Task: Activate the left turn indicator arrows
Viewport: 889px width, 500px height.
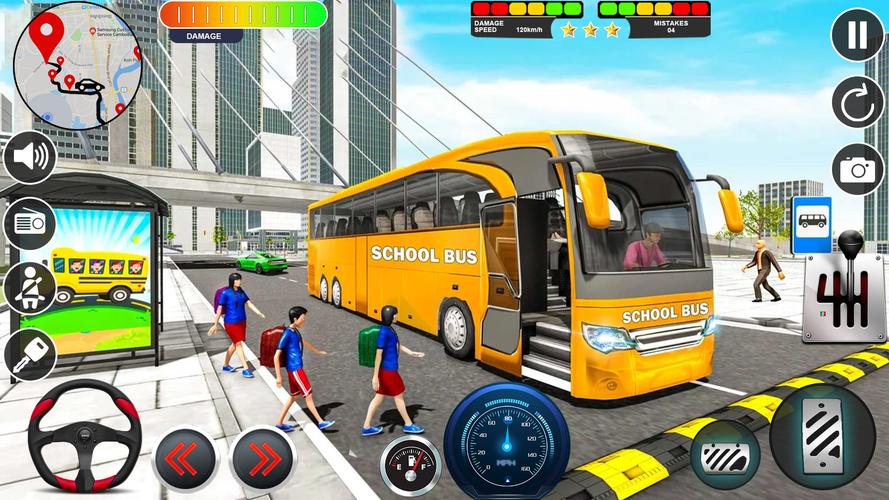Action: point(185,458)
